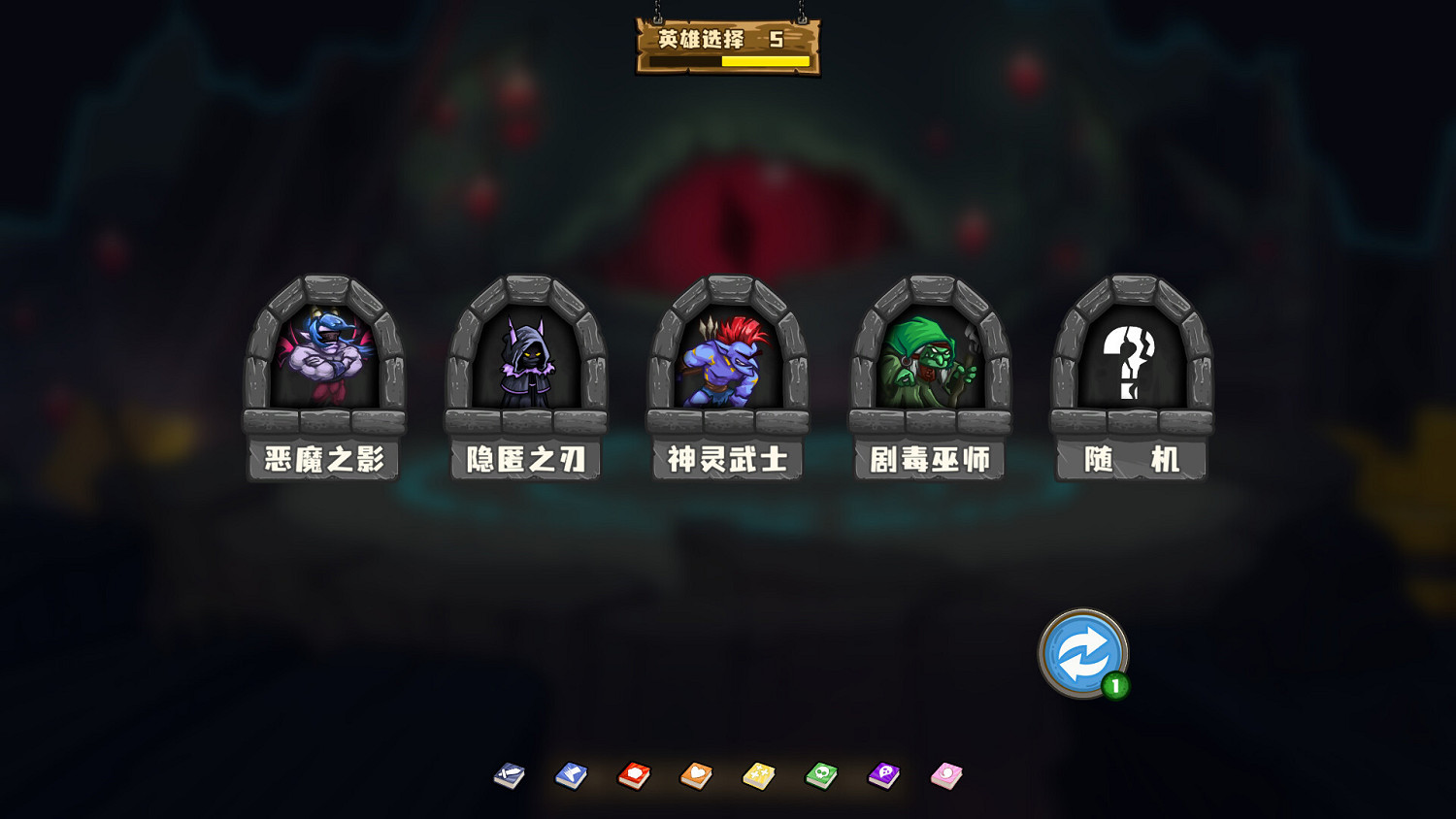The width and height of the screenshot is (1456, 819).
Task: Open the green skull book
Action: tap(823, 775)
